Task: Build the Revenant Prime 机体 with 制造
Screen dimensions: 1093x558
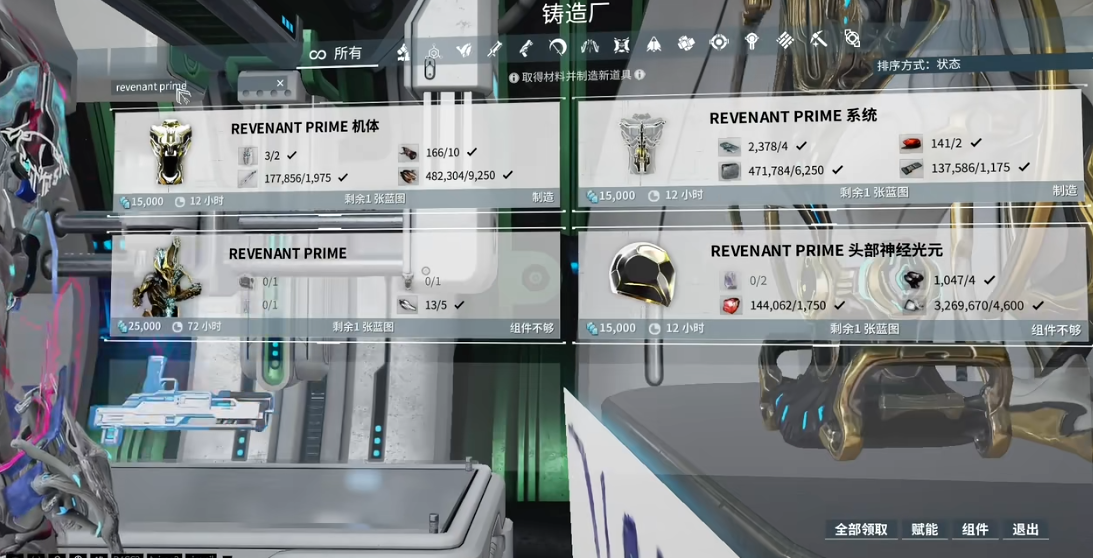Action: [542, 197]
